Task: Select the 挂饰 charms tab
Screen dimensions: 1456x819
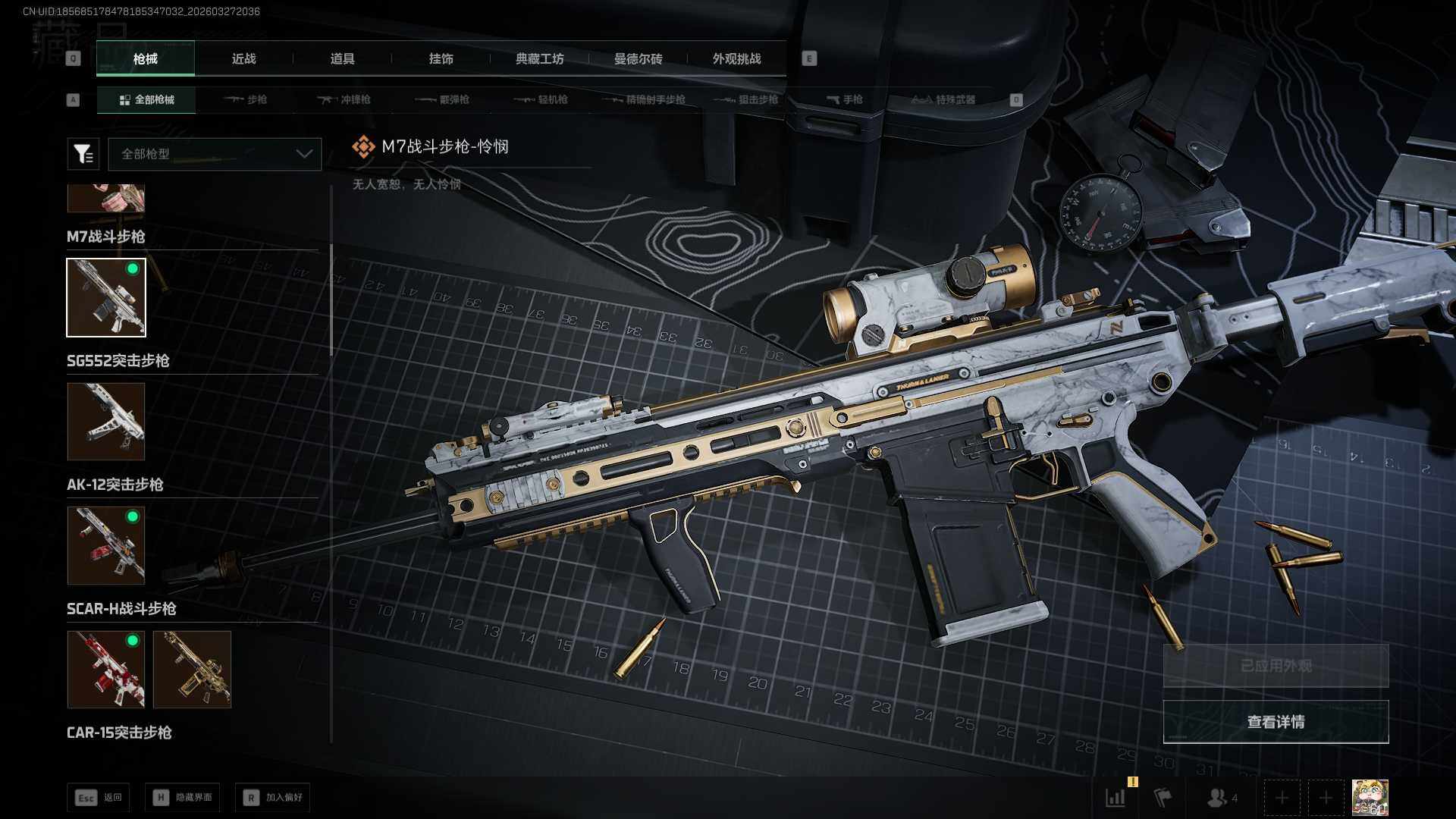Action: tap(441, 59)
